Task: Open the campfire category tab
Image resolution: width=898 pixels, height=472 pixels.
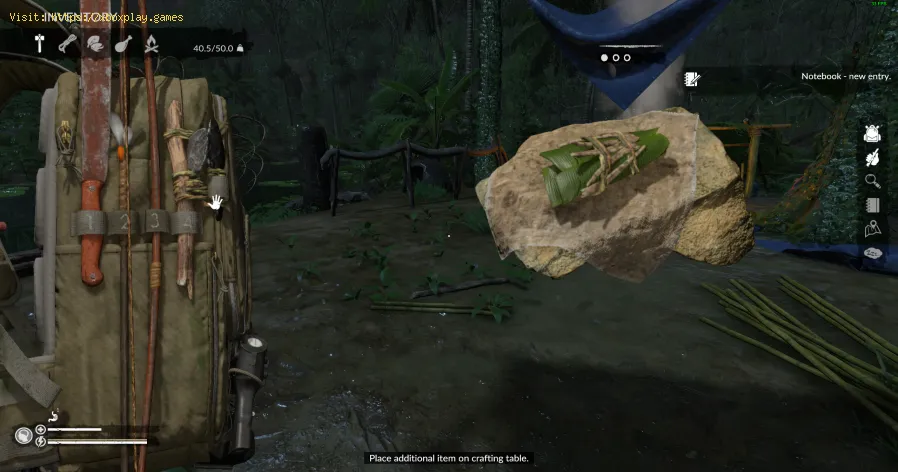Action: tap(151, 44)
